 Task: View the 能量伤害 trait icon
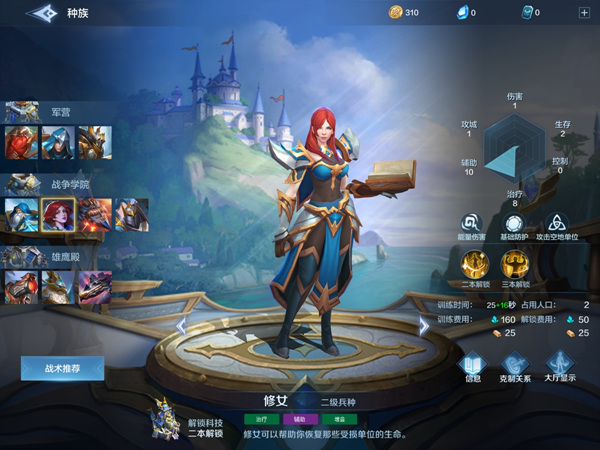tap(470, 224)
